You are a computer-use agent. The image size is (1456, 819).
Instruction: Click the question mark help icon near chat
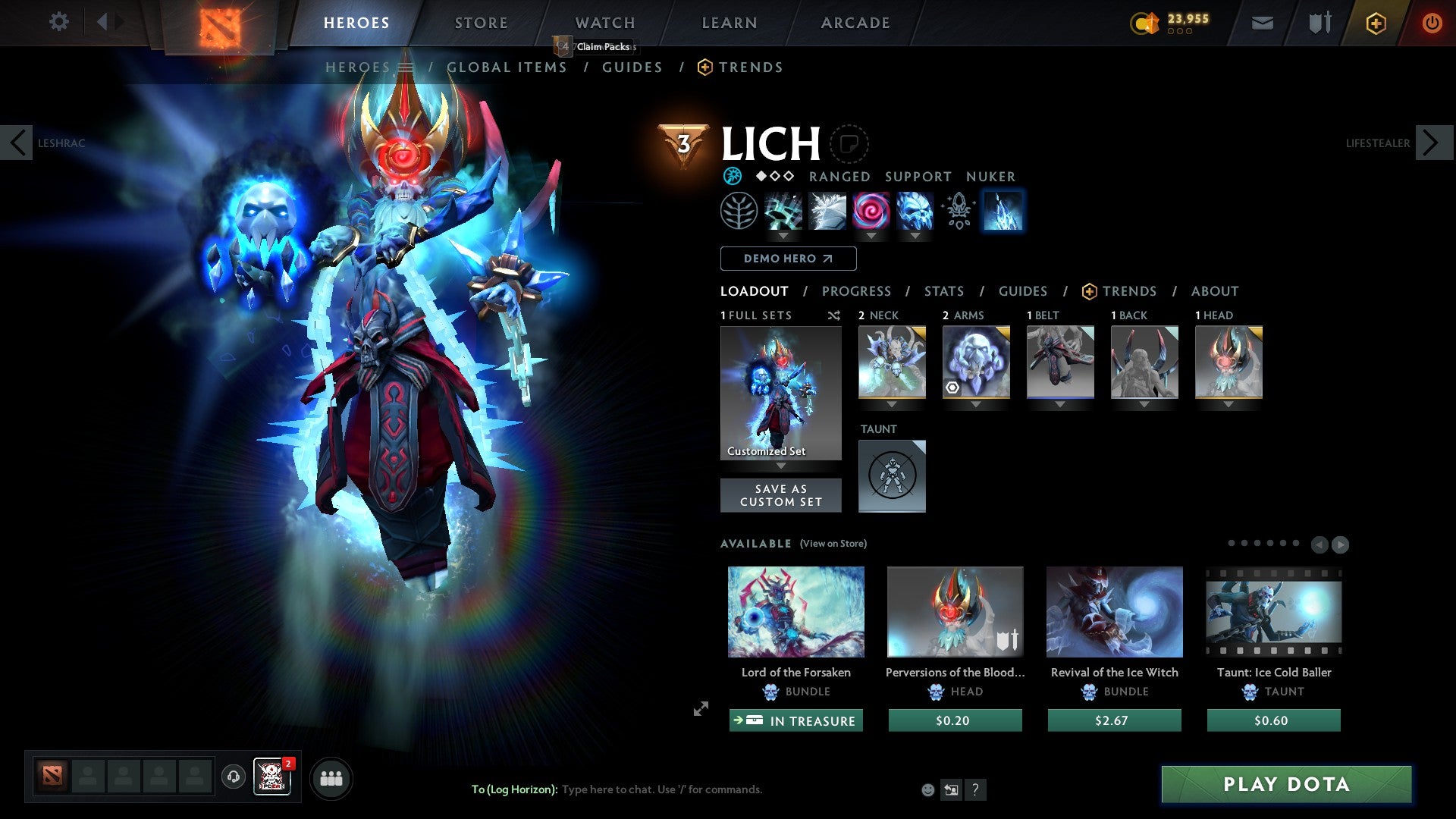975,789
